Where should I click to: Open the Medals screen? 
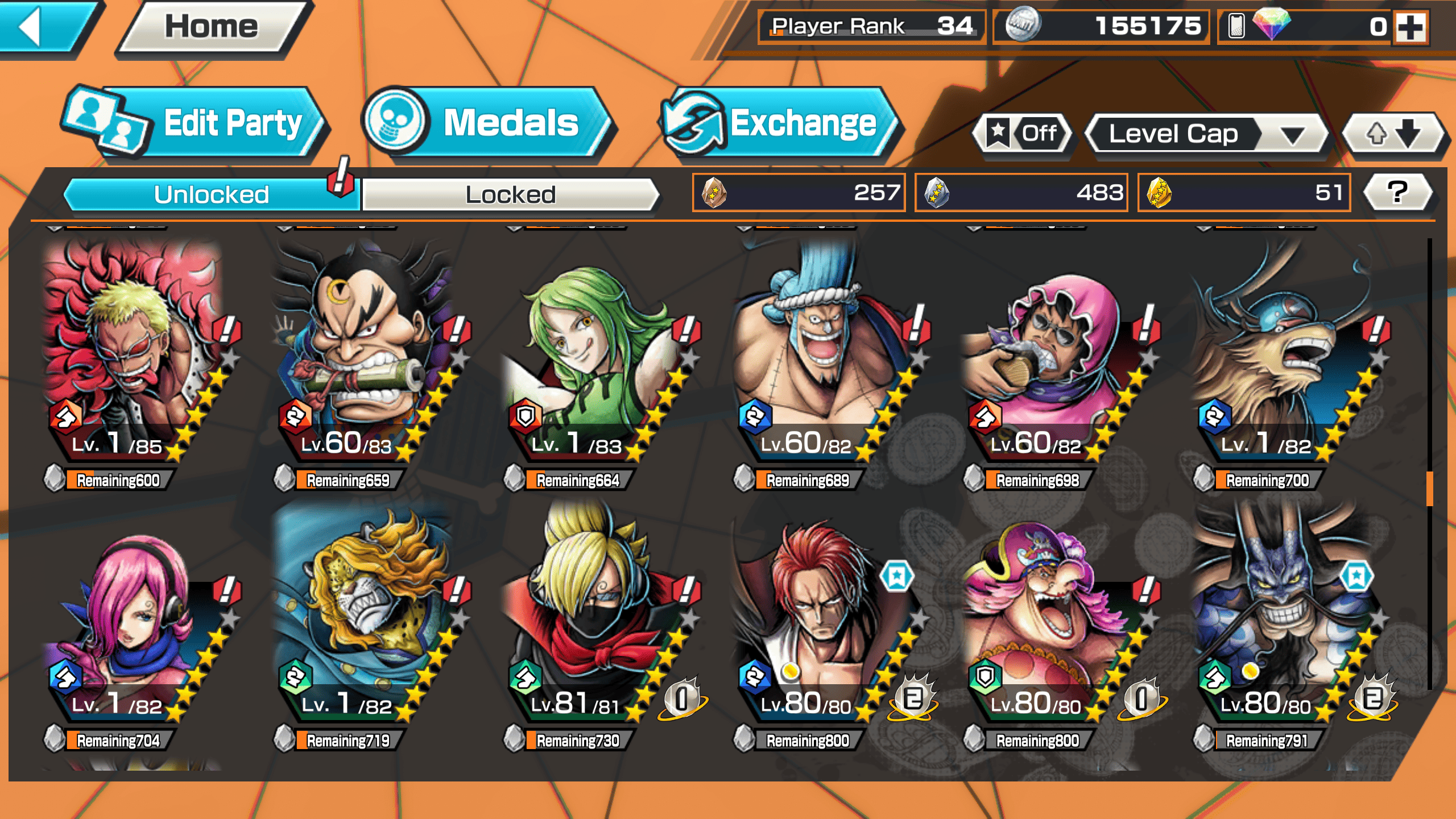click(489, 123)
